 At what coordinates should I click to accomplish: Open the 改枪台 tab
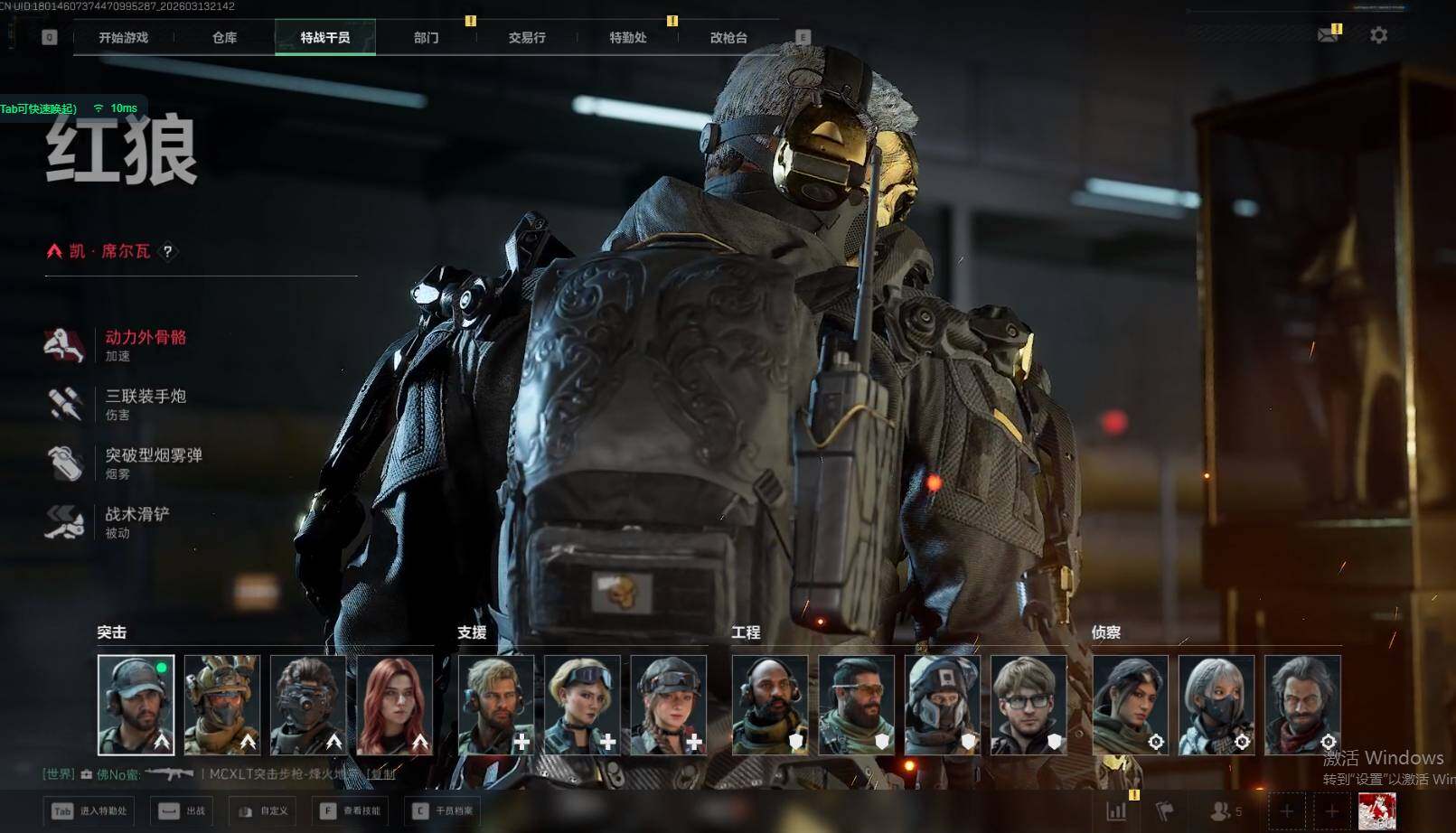[x=728, y=38]
